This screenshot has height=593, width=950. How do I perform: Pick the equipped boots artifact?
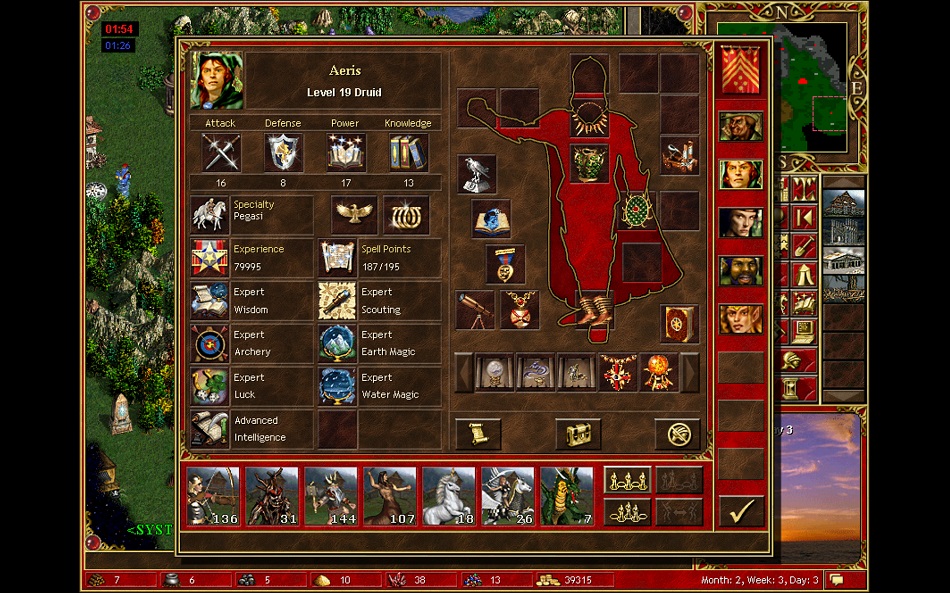click(598, 305)
